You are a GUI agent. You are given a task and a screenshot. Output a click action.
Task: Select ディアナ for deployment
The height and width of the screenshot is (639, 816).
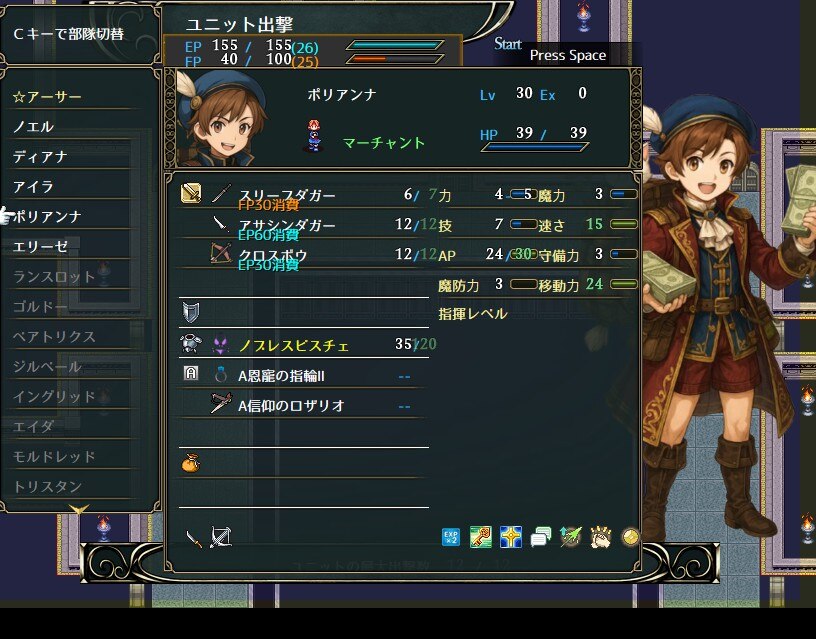(x=40, y=157)
